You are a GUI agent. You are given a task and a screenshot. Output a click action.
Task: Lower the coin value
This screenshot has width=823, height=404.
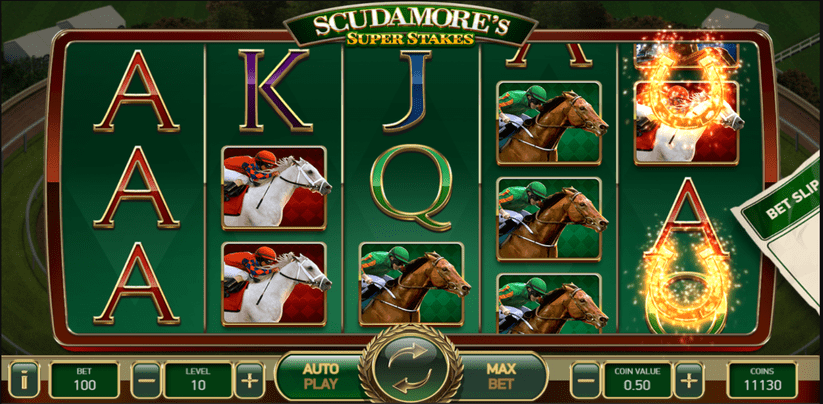click(x=584, y=379)
